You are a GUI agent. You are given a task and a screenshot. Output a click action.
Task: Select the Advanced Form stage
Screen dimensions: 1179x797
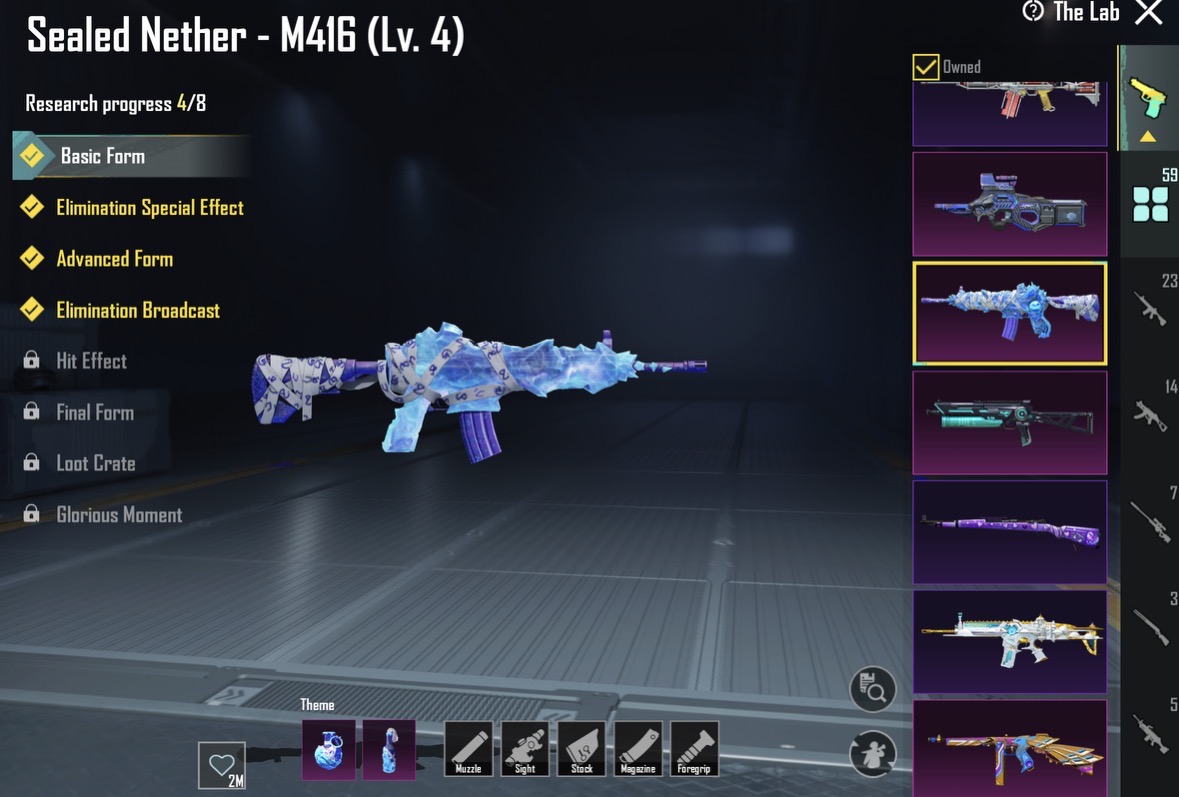point(114,259)
